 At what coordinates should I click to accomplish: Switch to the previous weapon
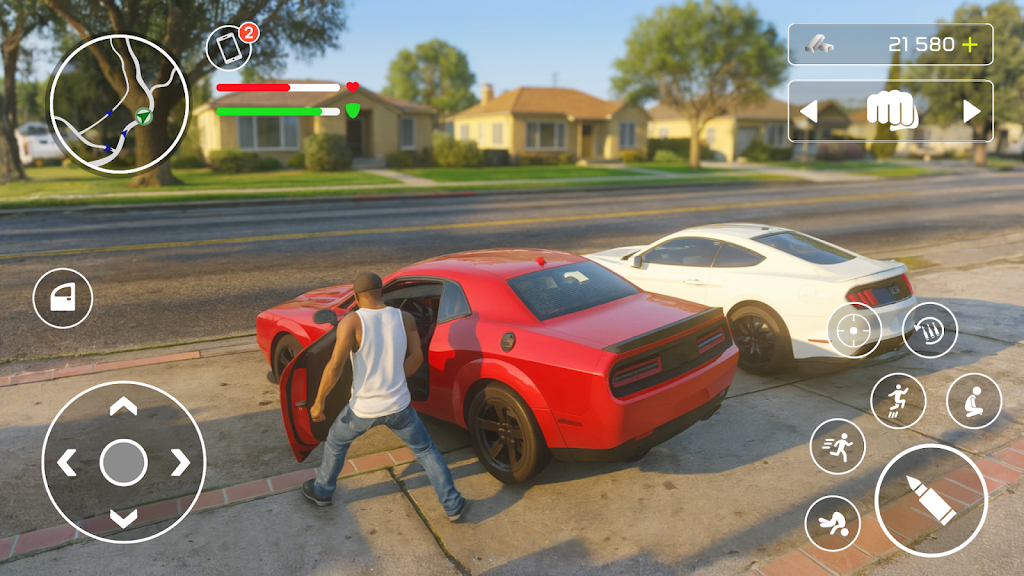[x=808, y=112]
